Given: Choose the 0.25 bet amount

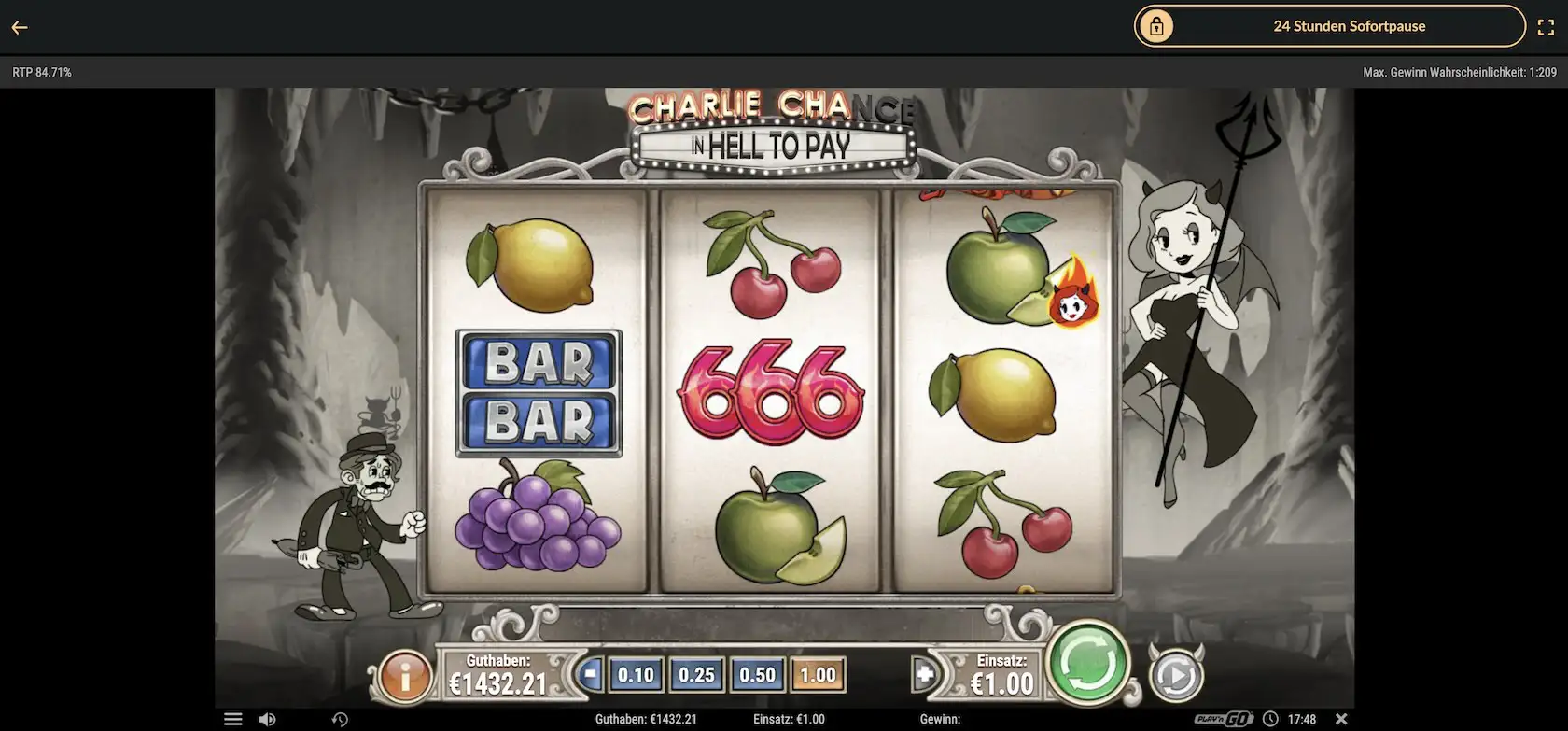Looking at the screenshot, I should [696, 675].
